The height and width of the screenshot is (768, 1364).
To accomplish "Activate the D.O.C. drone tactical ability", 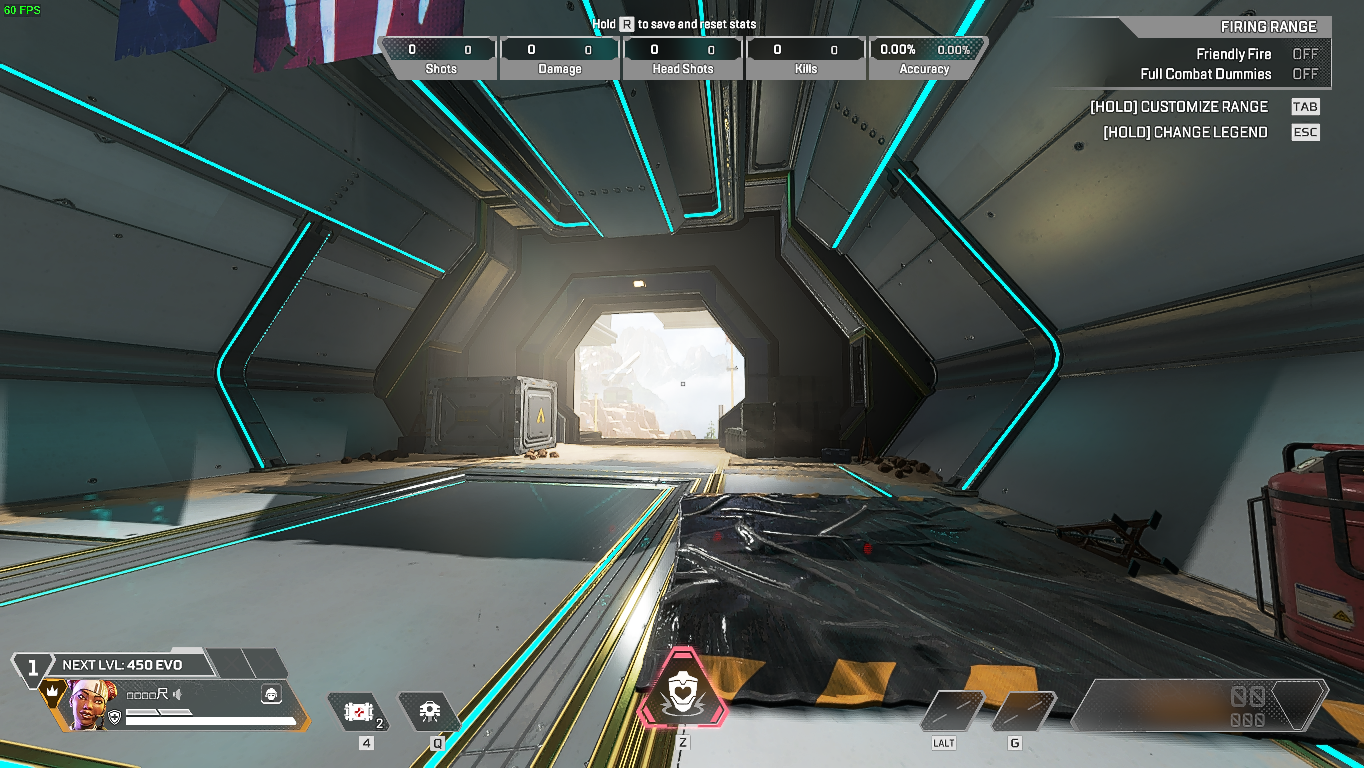I will (x=430, y=711).
